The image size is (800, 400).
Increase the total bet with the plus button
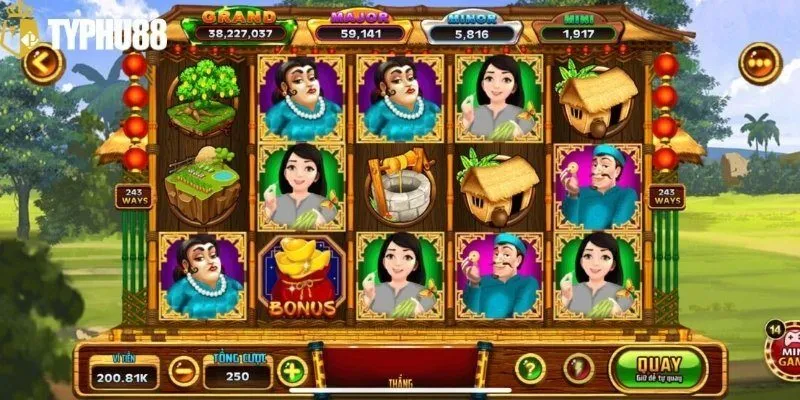[x=291, y=372]
